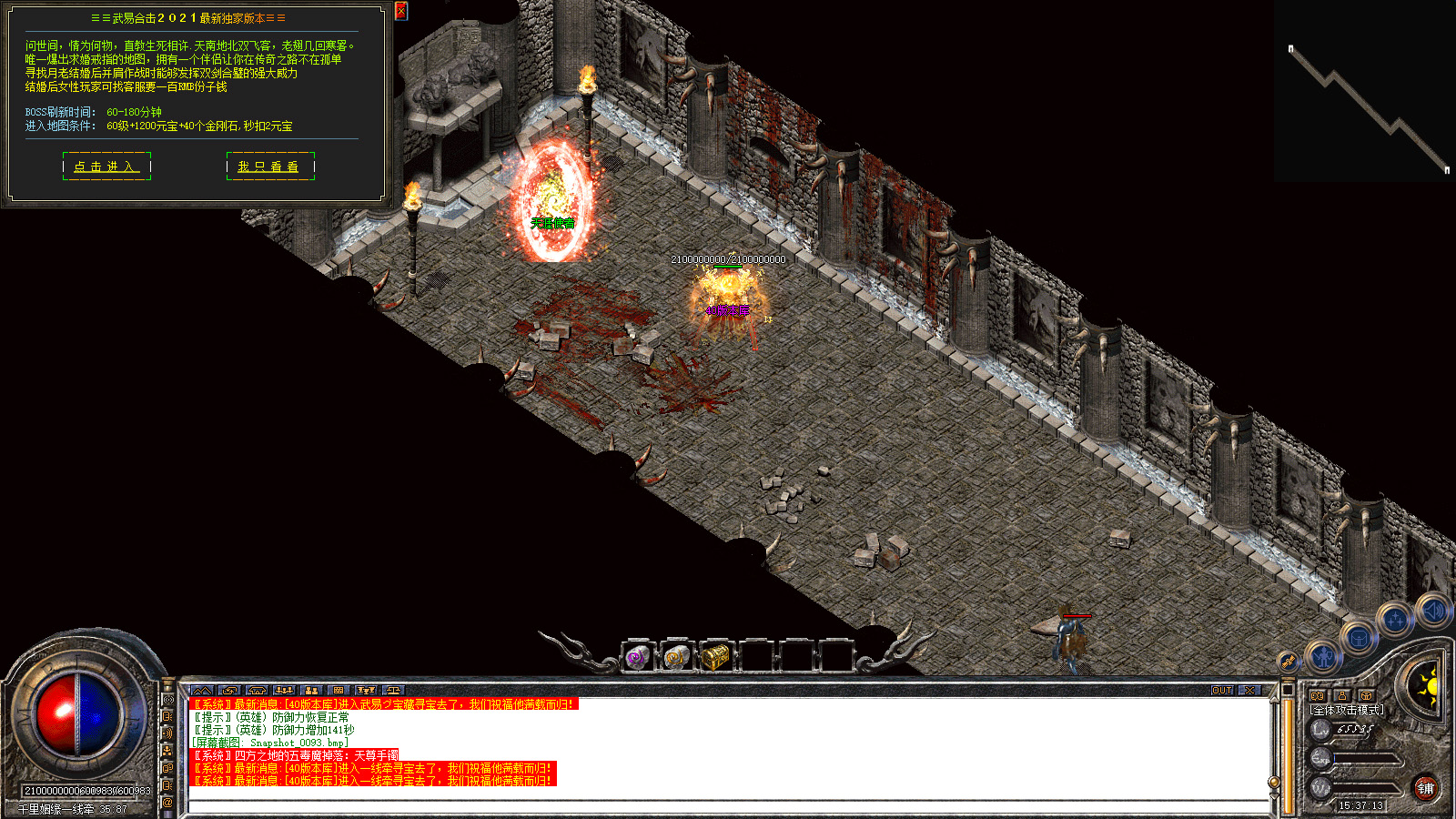Screen dimensions: 1456x819
Task: Select the 我只看看 (just looking) option
Action: pos(268,167)
